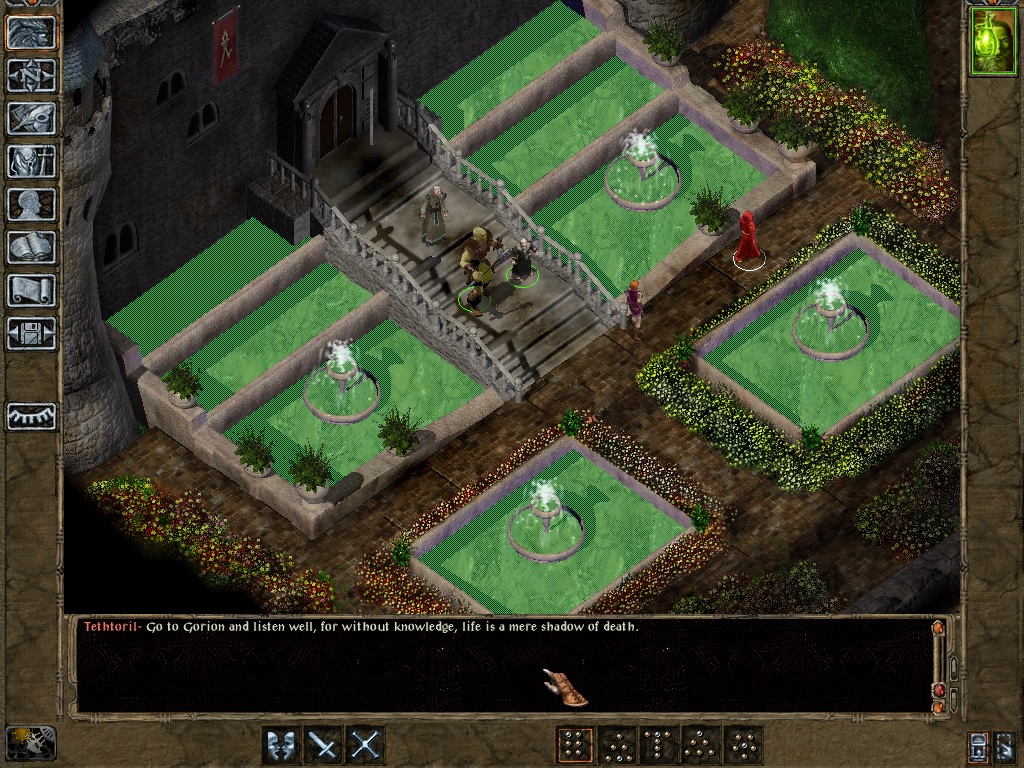The width and height of the screenshot is (1024, 768).
Task: Choose the sword attack action
Action: 323,745
